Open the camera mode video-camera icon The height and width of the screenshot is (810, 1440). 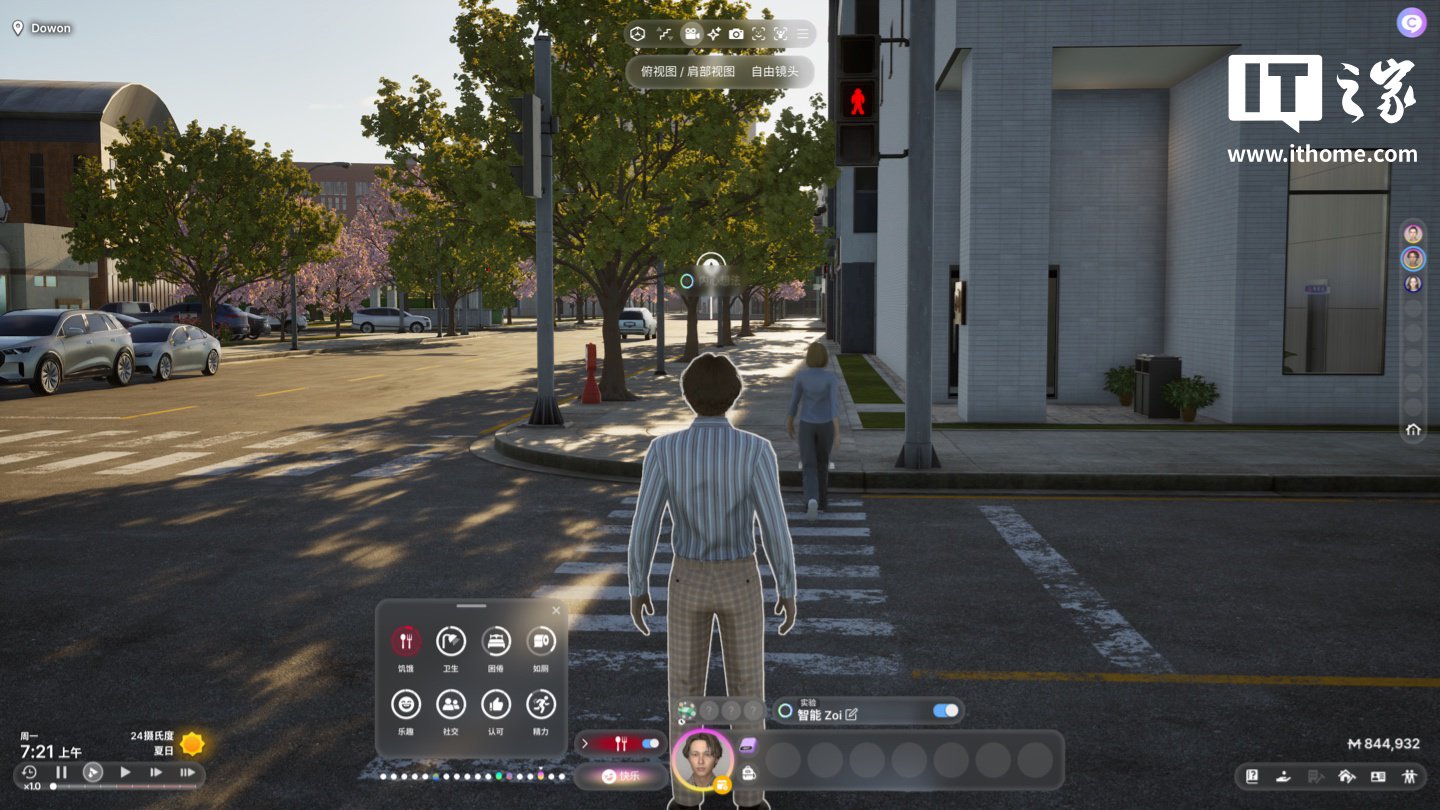coord(691,34)
